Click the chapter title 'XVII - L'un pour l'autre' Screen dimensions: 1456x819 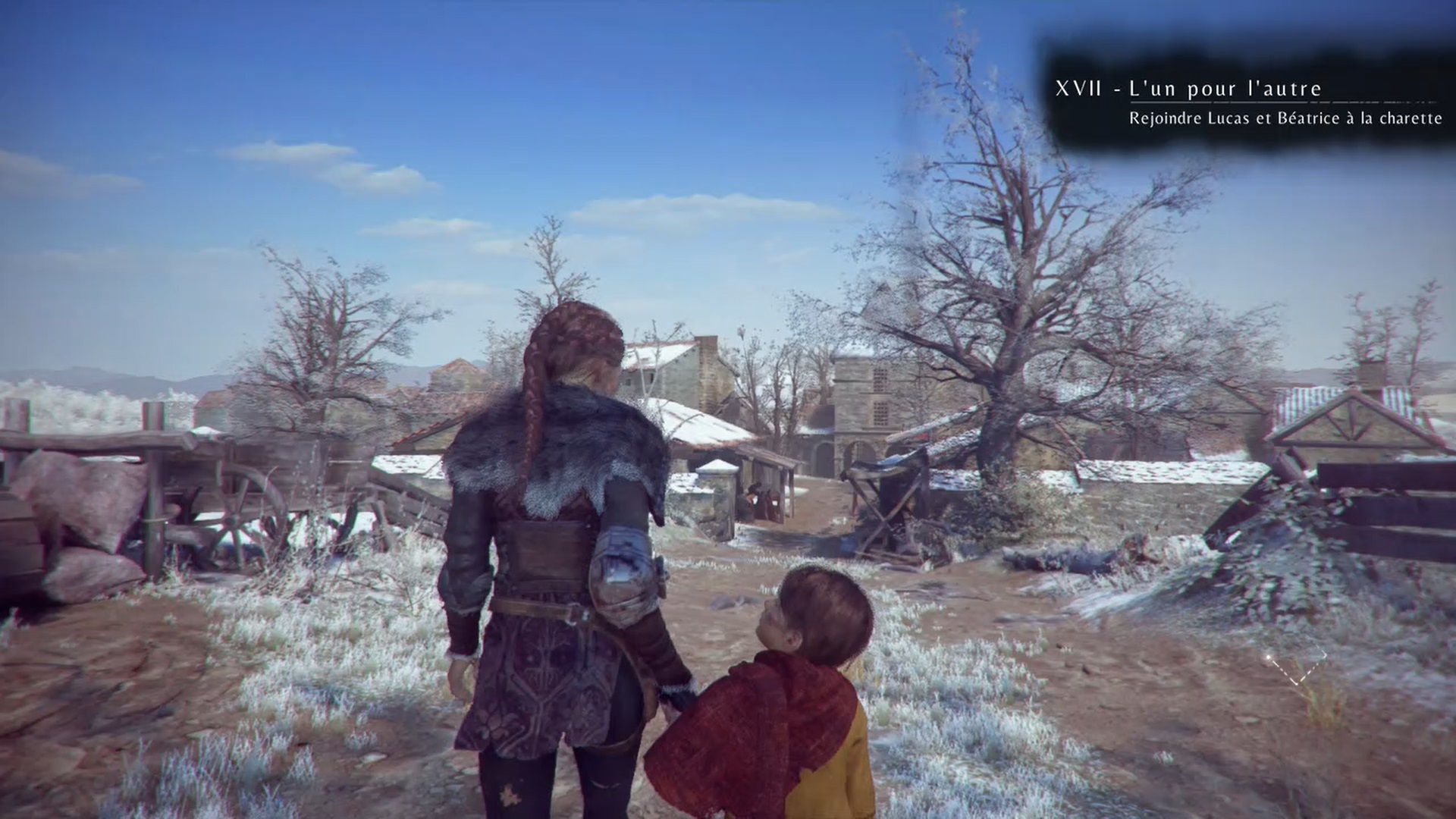click(1188, 89)
